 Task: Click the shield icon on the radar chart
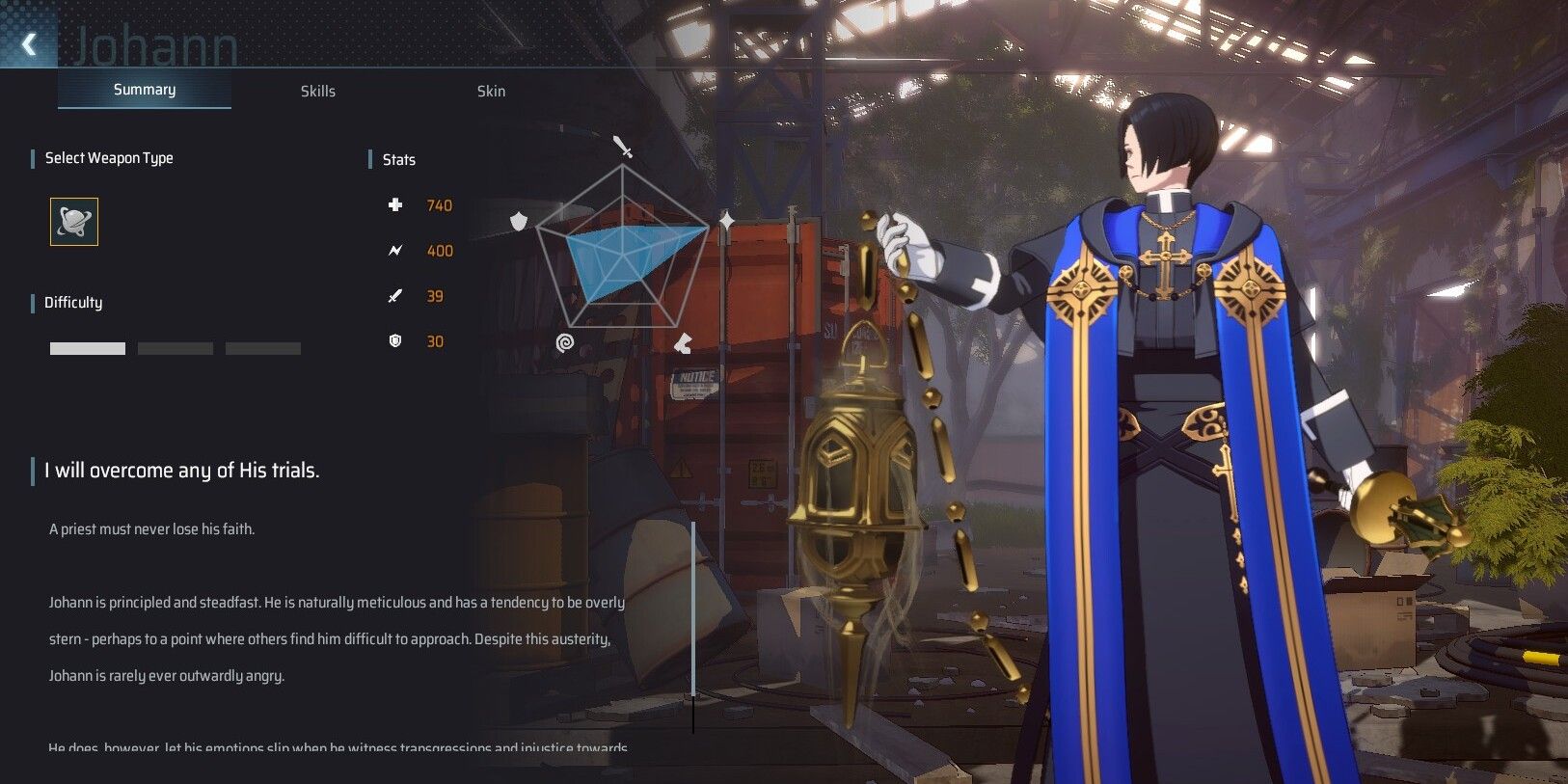[x=519, y=220]
